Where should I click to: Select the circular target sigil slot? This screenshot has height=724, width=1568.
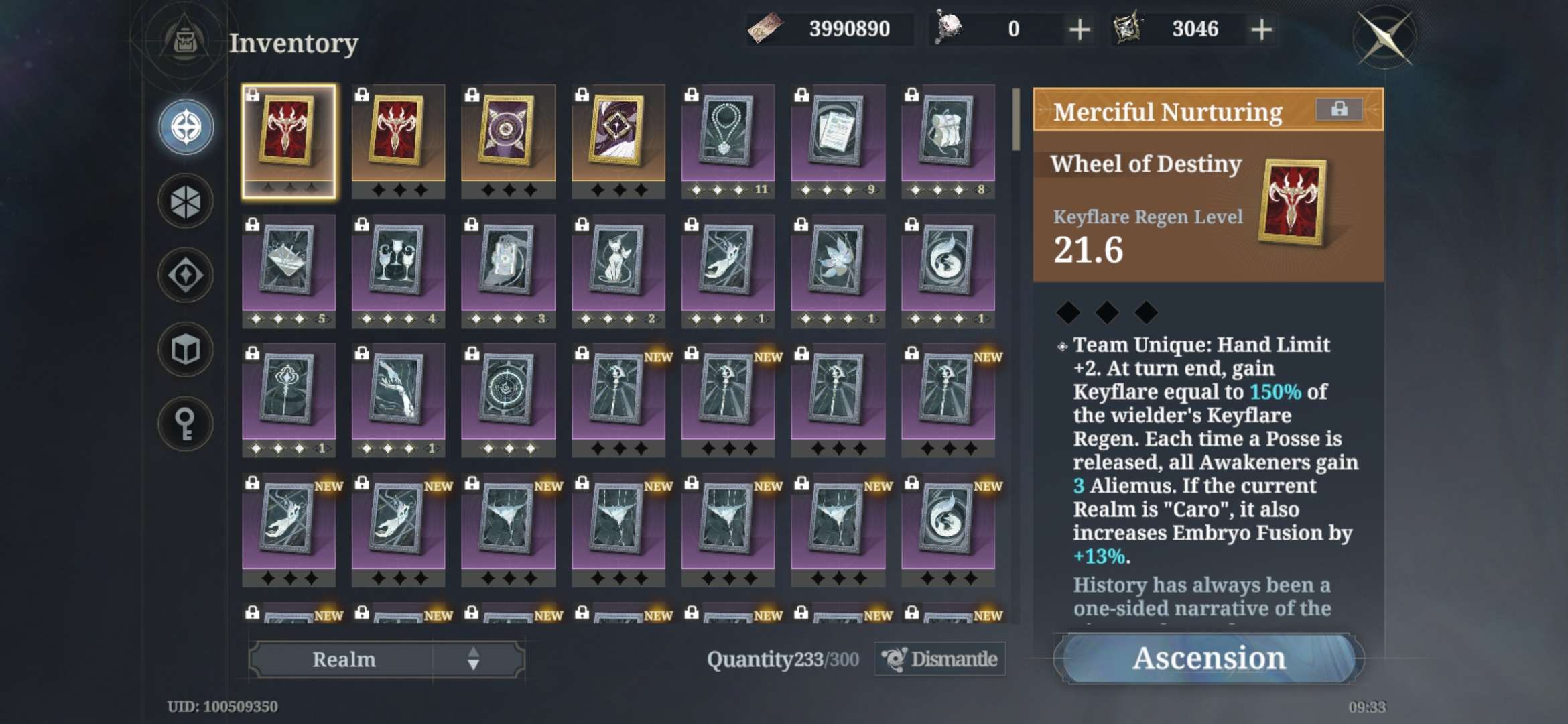click(x=508, y=392)
